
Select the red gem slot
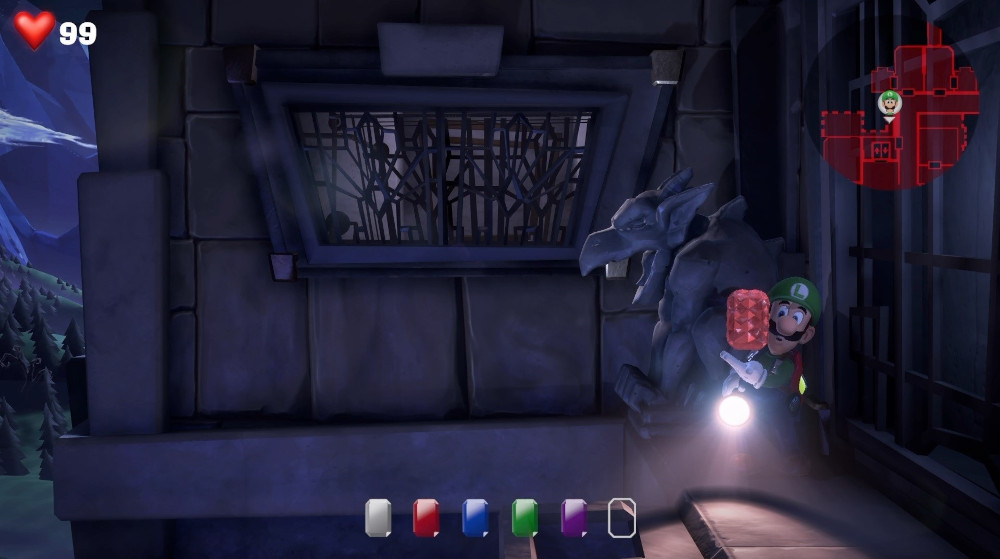click(426, 518)
